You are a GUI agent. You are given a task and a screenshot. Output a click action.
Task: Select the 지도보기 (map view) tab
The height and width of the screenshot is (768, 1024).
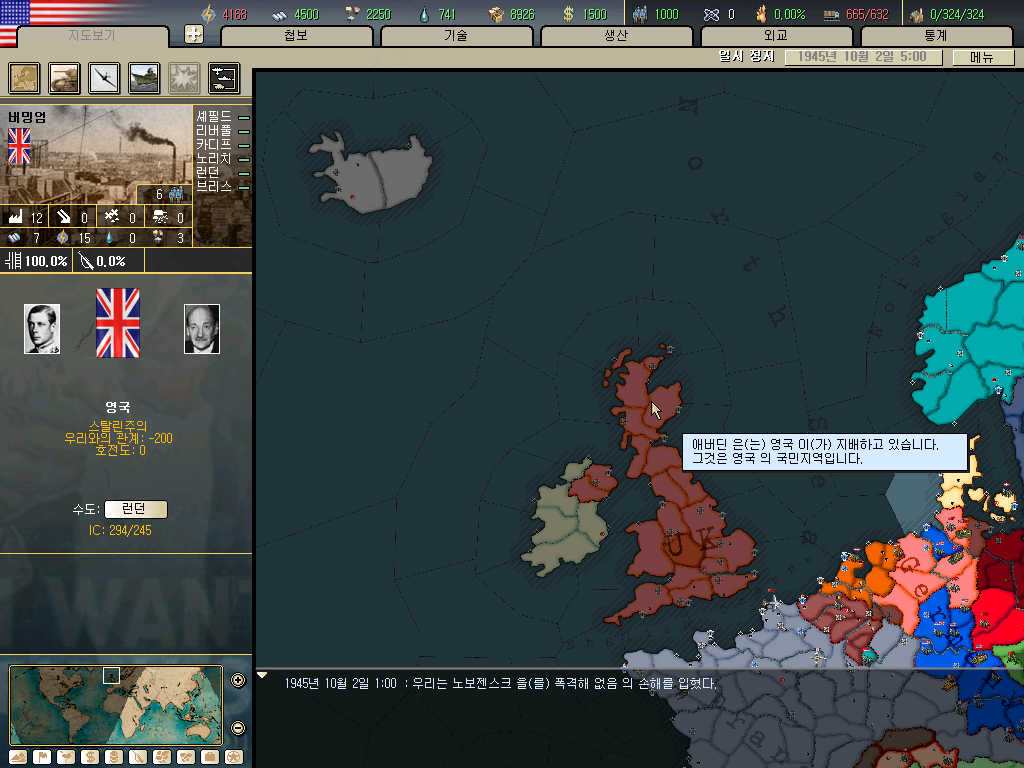pyautogui.click(x=92, y=36)
